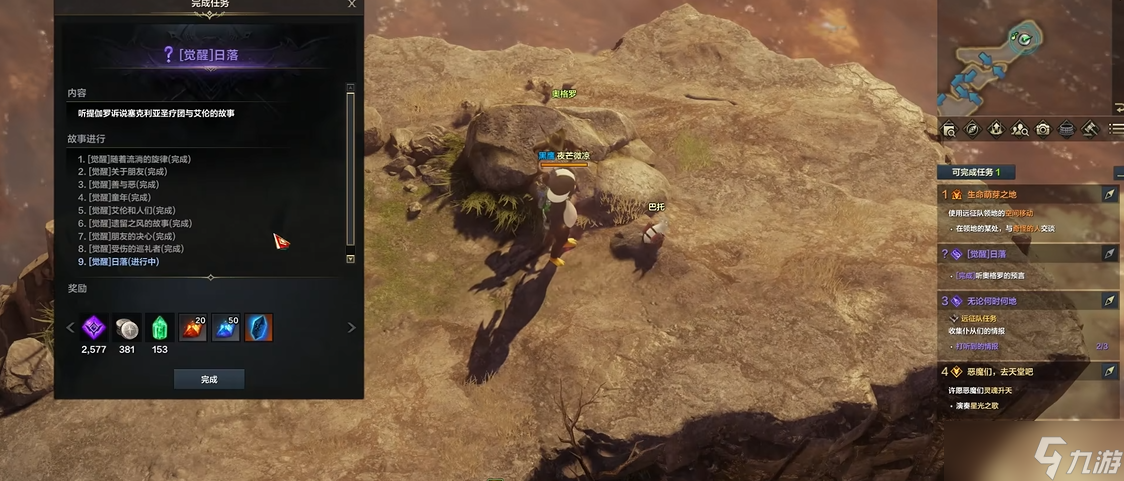Click the camera icon below the minimap
Screen dimensions: 1124x481
pos(1043,129)
